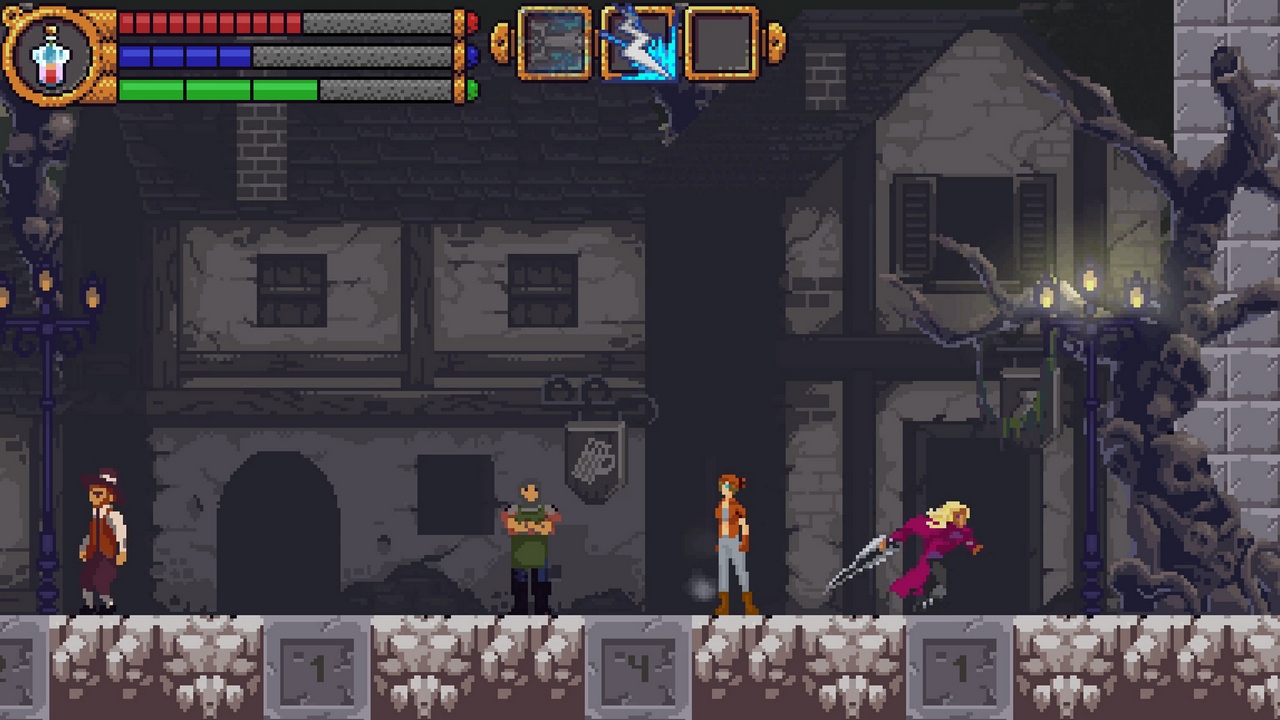Select the healing potion emblem in the portrait frame

pyautogui.click(x=52, y=58)
